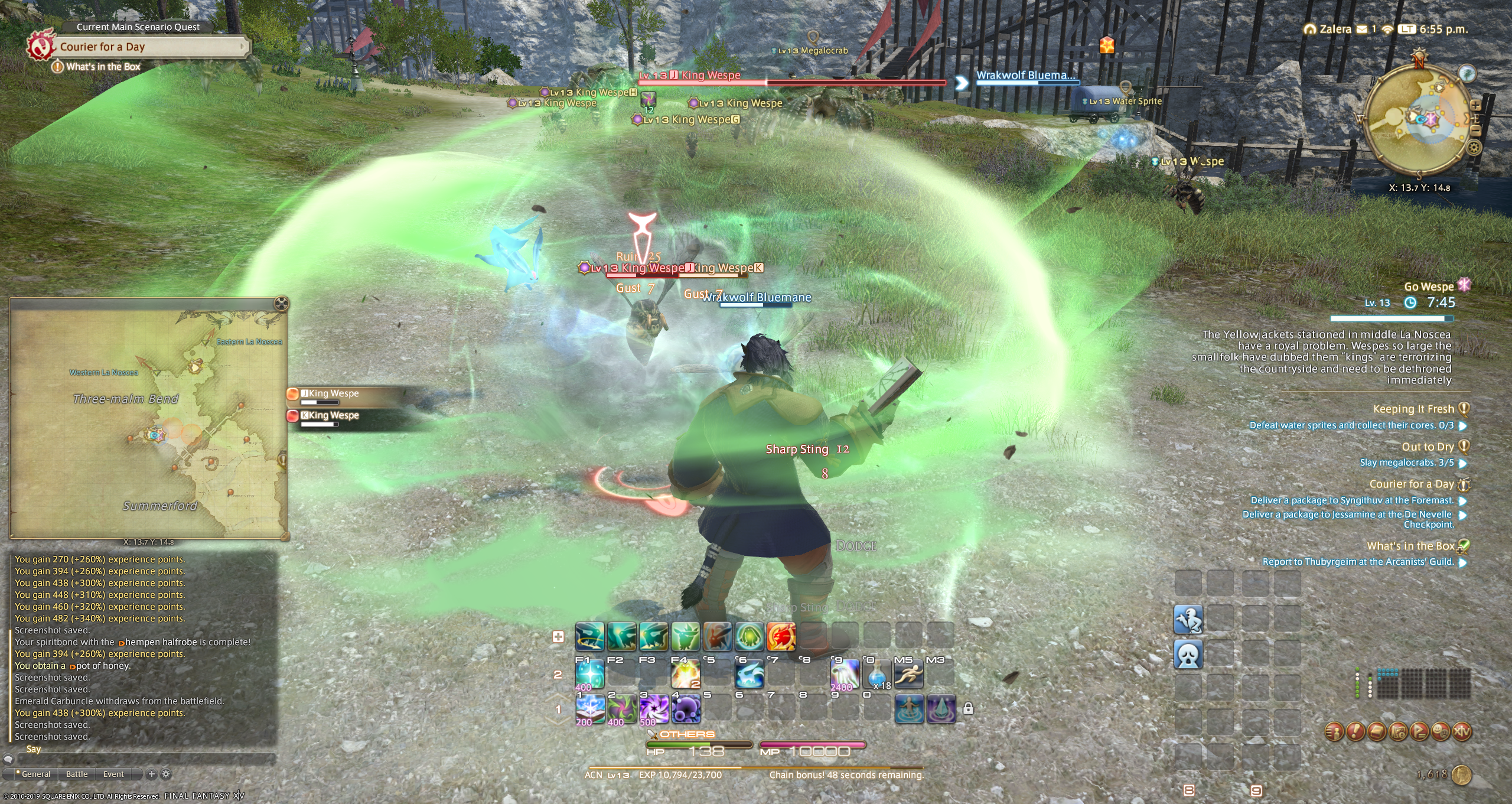Switch to the Battle chat tab

coord(77,774)
